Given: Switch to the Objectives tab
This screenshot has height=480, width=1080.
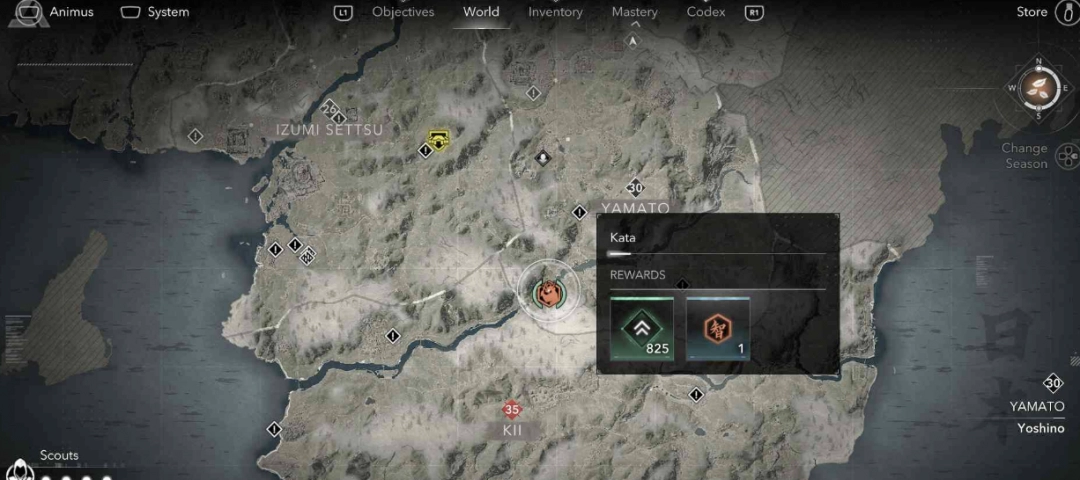Looking at the screenshot, I should click(x=403, y=12).
